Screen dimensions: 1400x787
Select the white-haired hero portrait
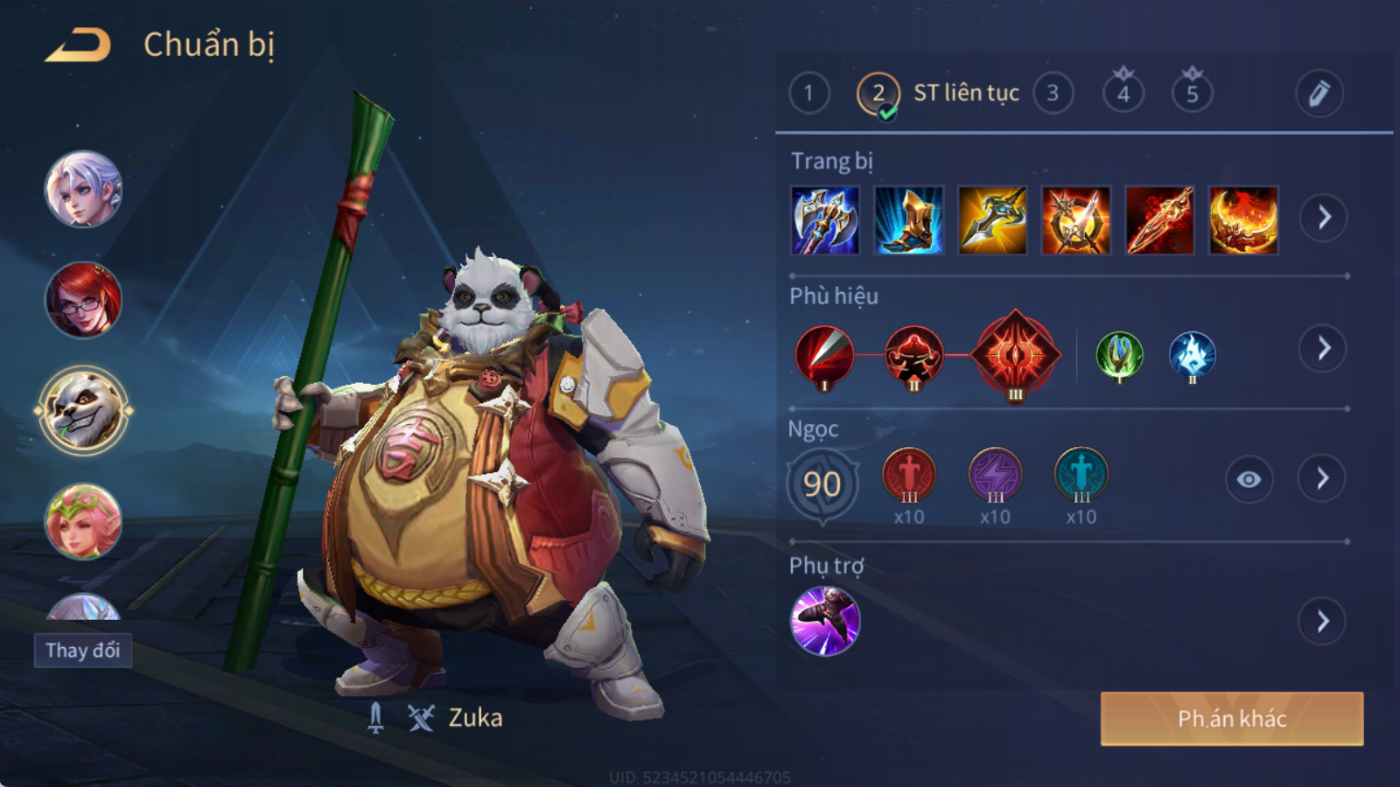83,189
